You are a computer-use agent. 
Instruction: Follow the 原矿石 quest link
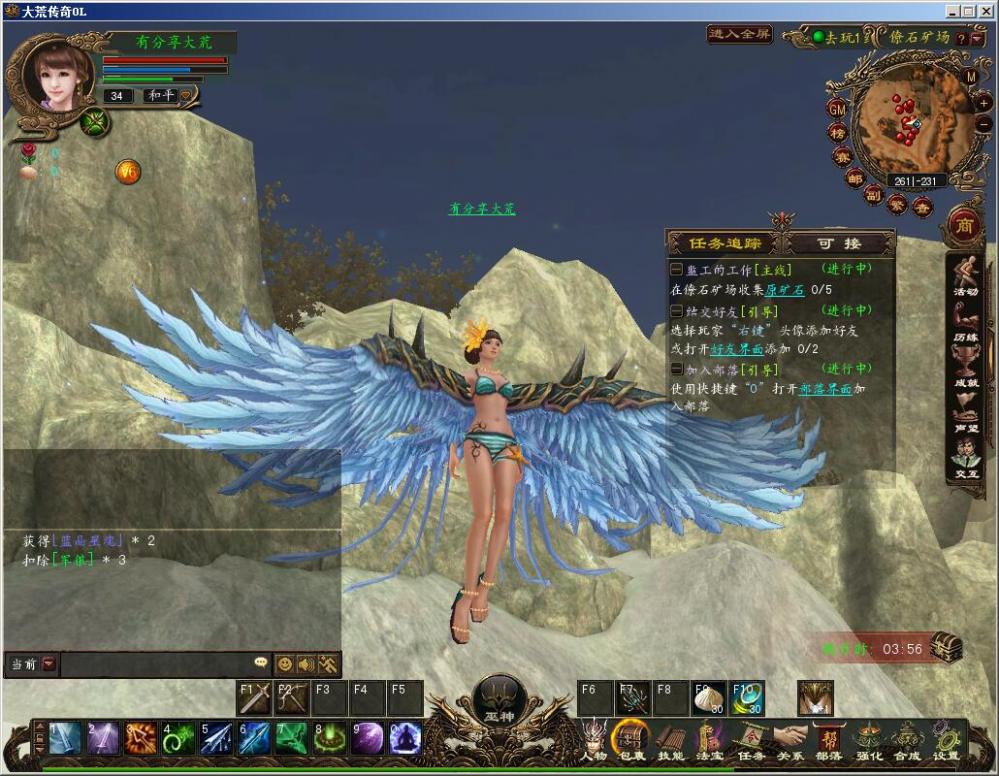click(x=785, y=289)
